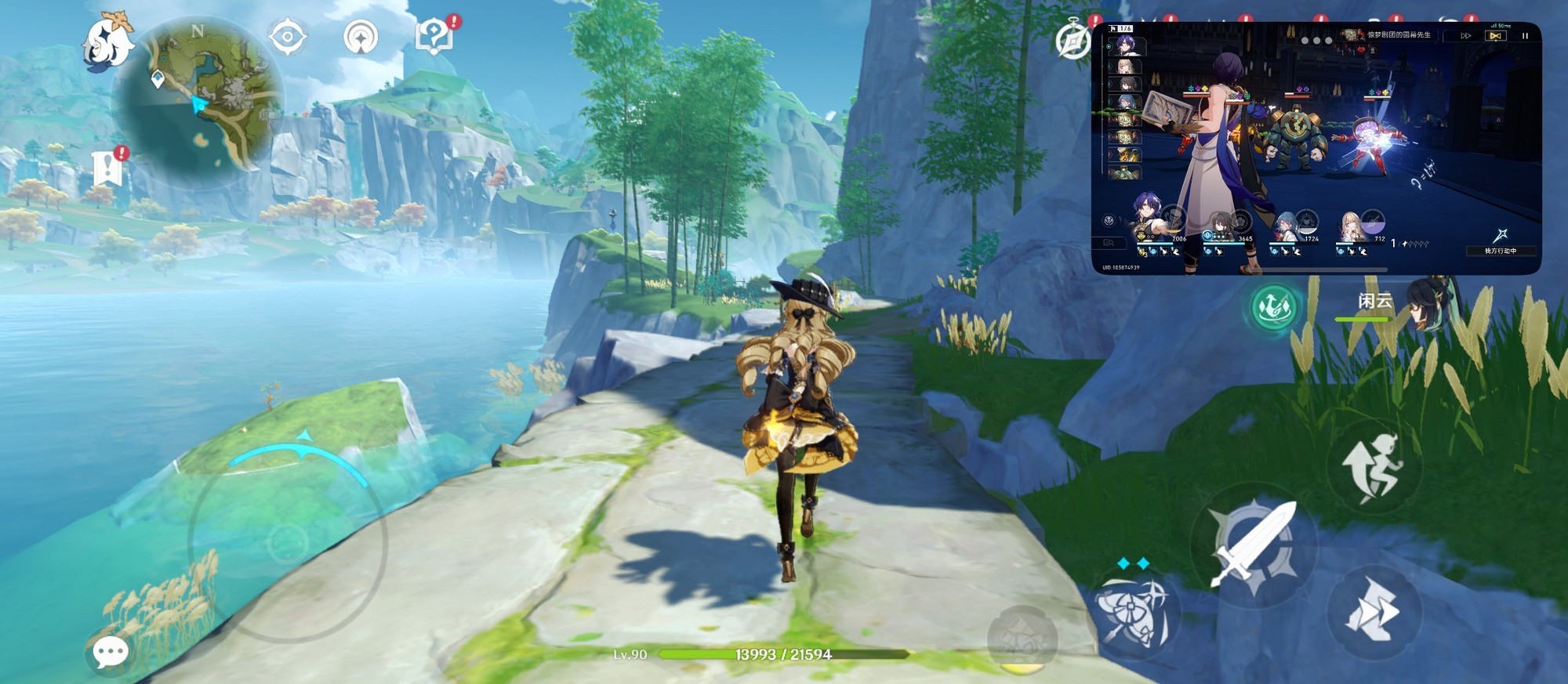Viewport: 1568px width, 684px height.
Task: Trigger the faded elemental burst button
Action: pyautogui.click(x=1022, y=641)
